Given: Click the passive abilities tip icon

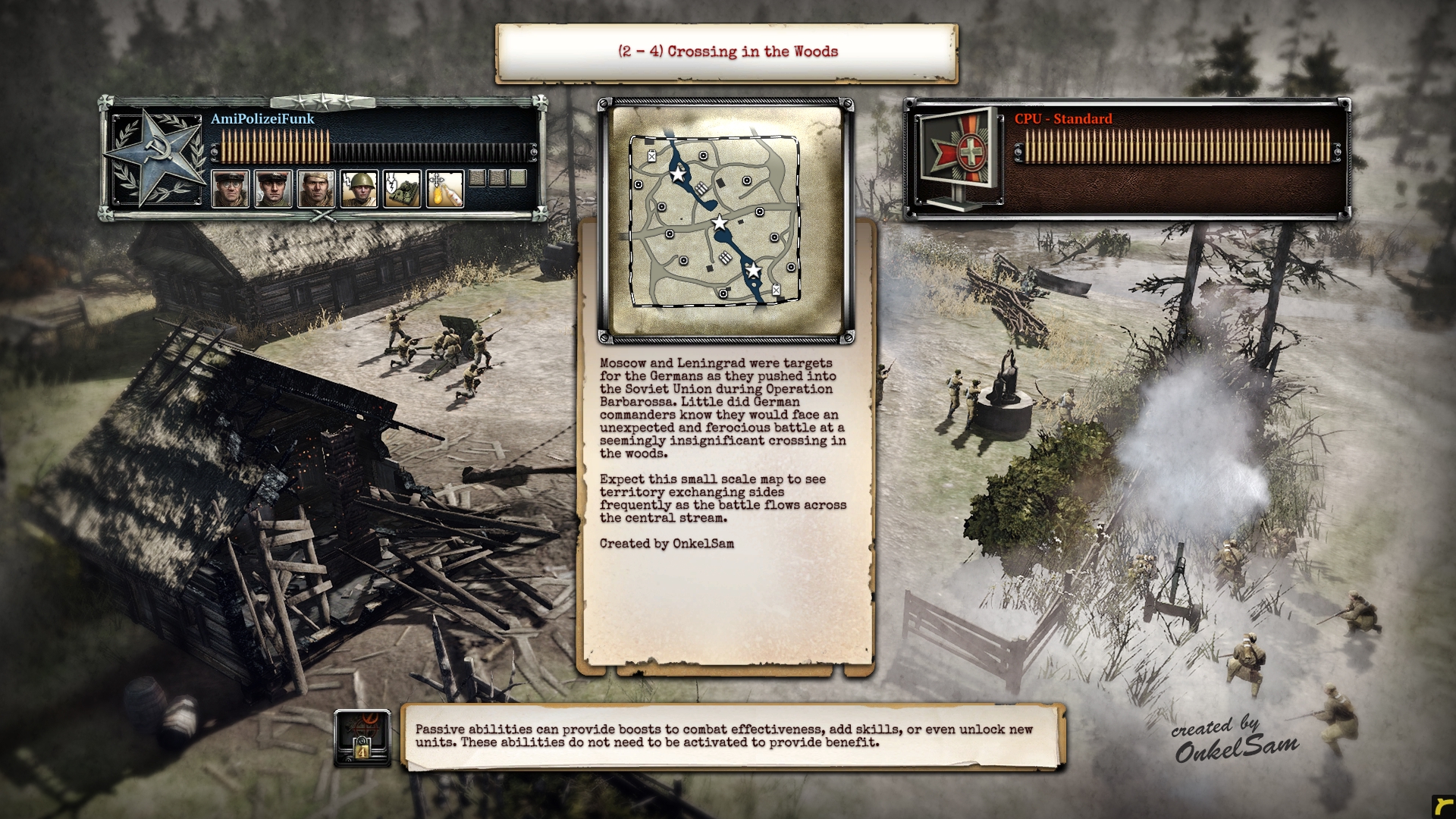Looking at the screenshot, I should (x=362, y=738).
